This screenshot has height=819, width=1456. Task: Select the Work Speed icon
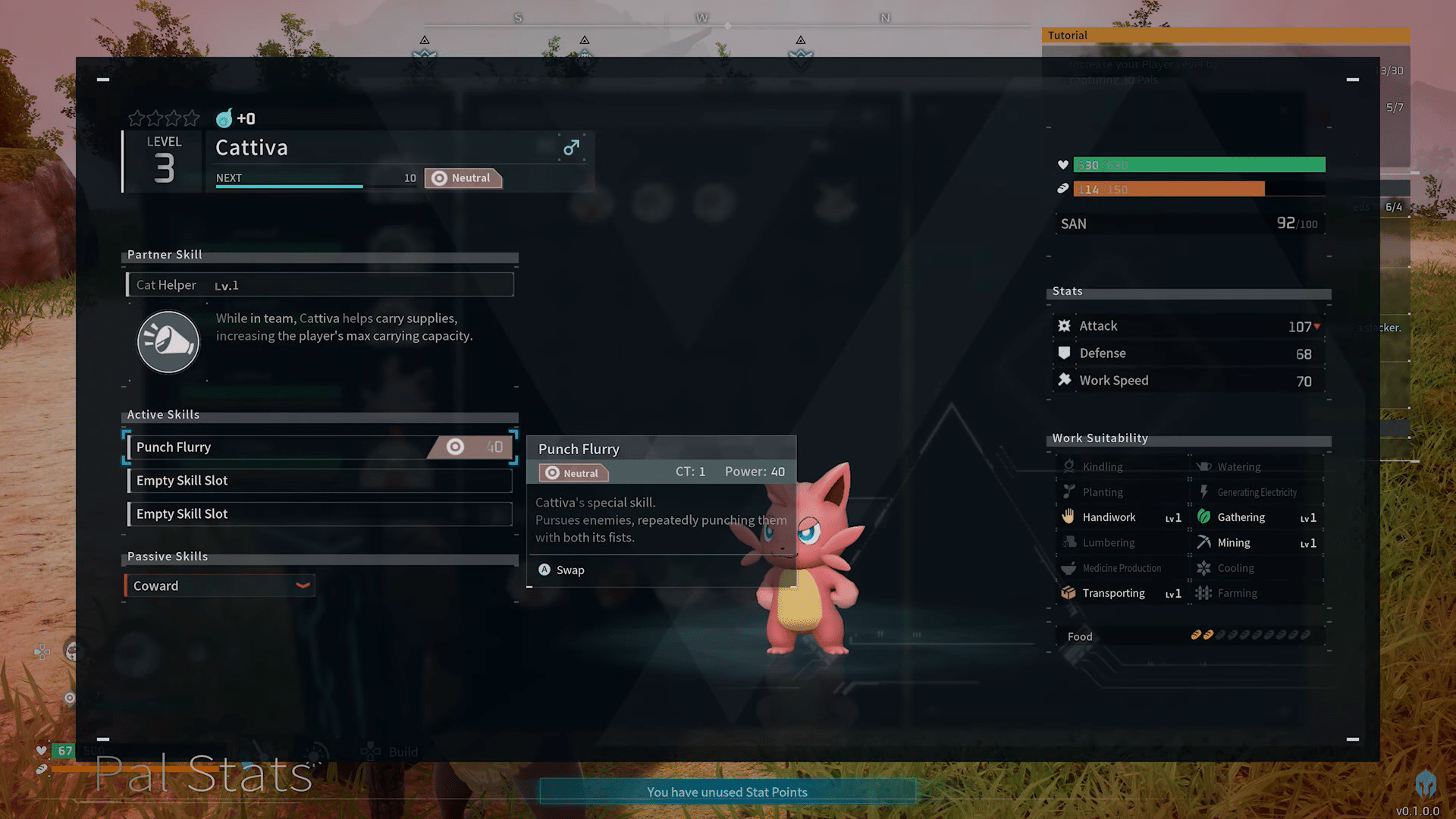pos(1065,380)
